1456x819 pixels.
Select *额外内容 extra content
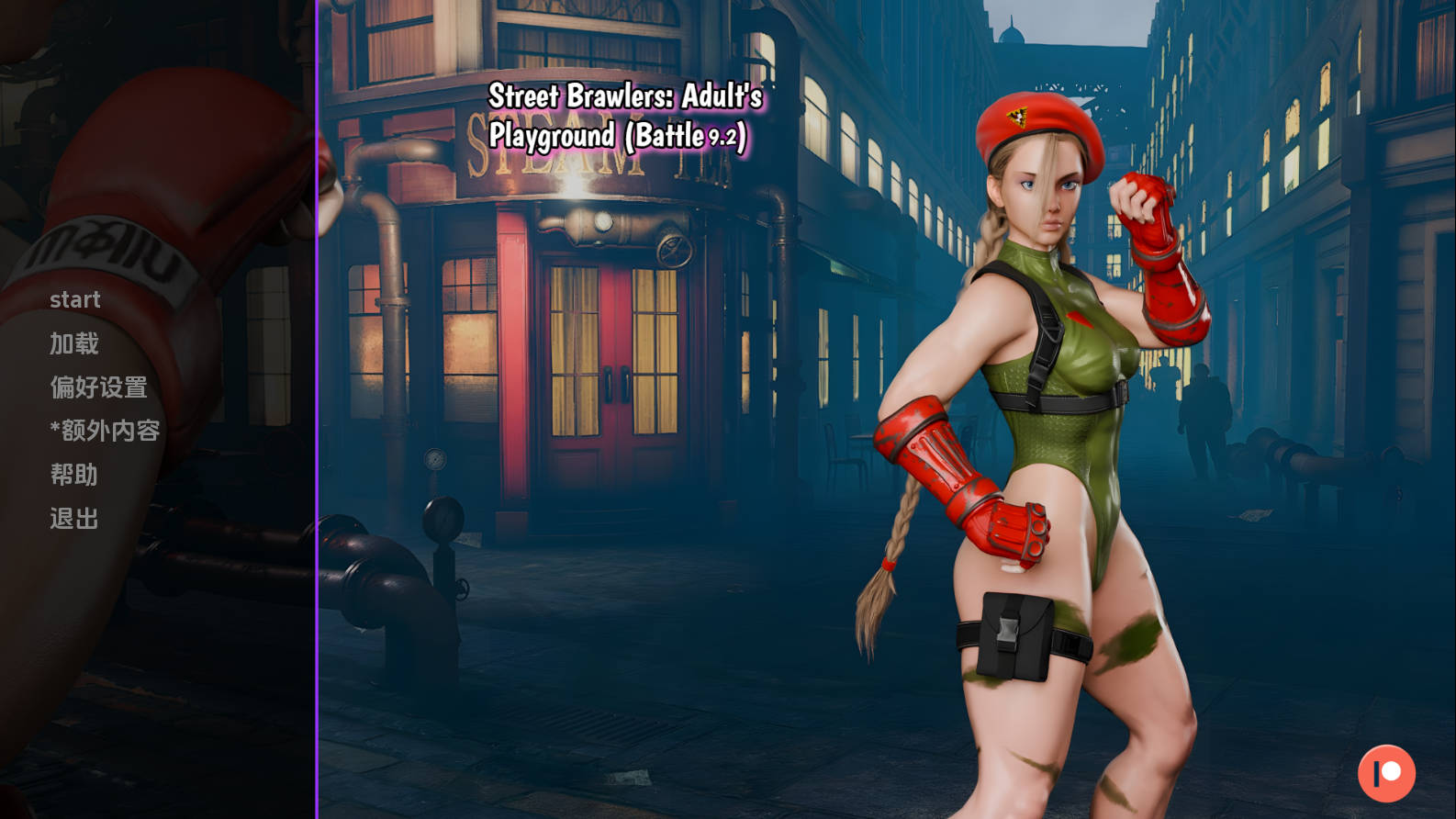(106, 431)
